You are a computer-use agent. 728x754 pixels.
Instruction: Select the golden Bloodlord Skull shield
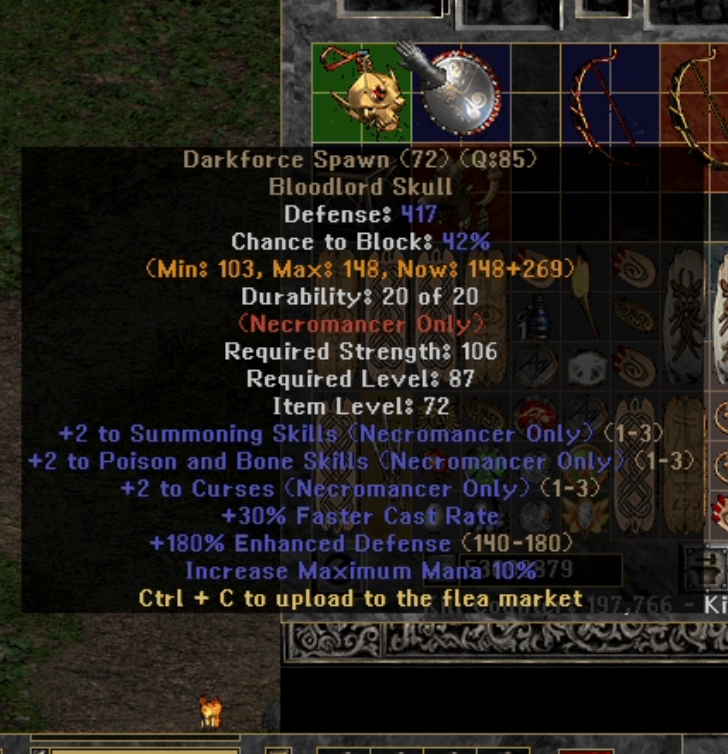[x=360, y=95]
